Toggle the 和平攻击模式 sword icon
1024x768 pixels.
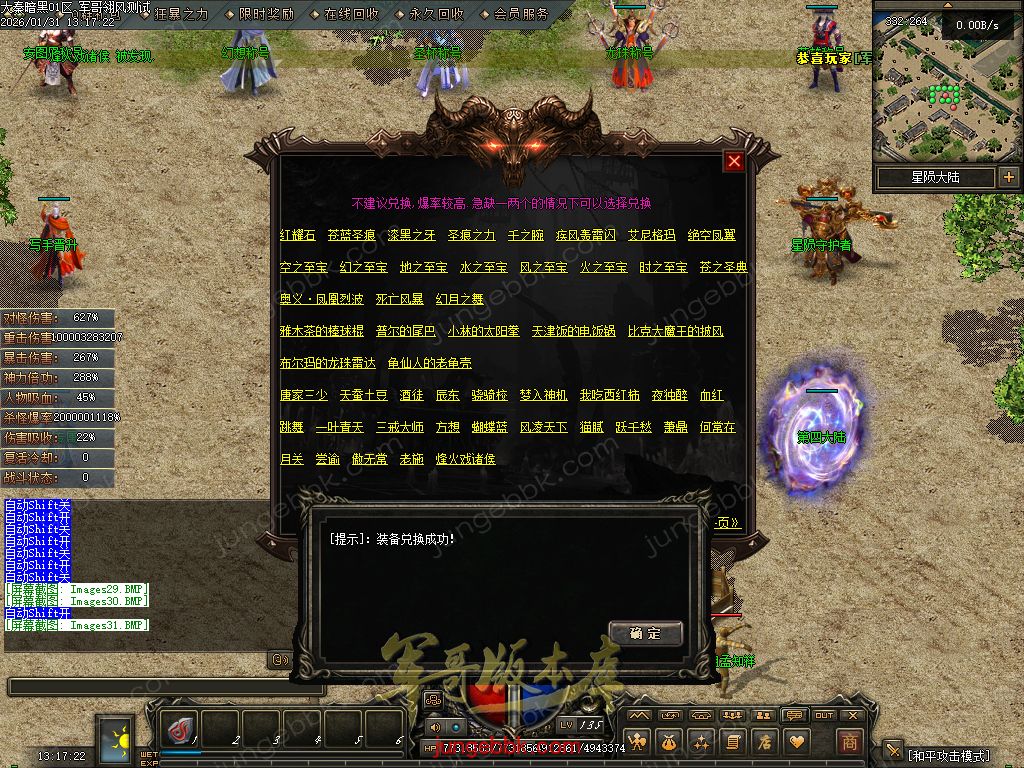(x=894, y=754)
